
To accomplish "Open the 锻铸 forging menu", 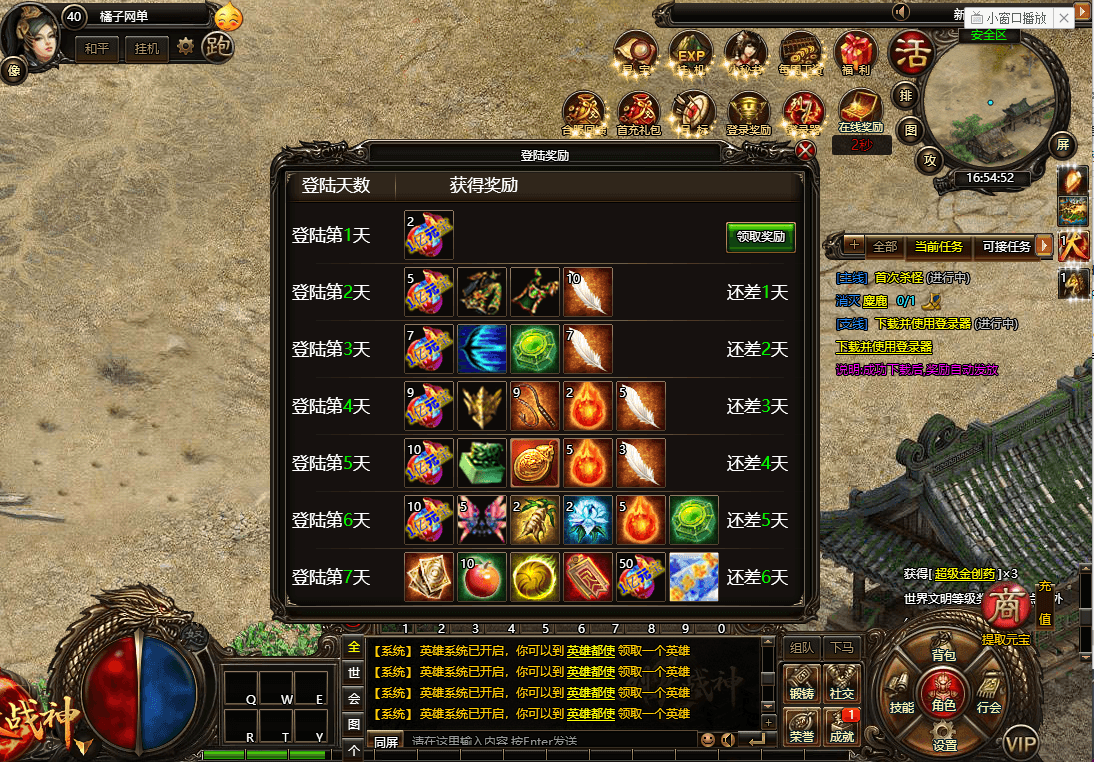I will [801, 682].
